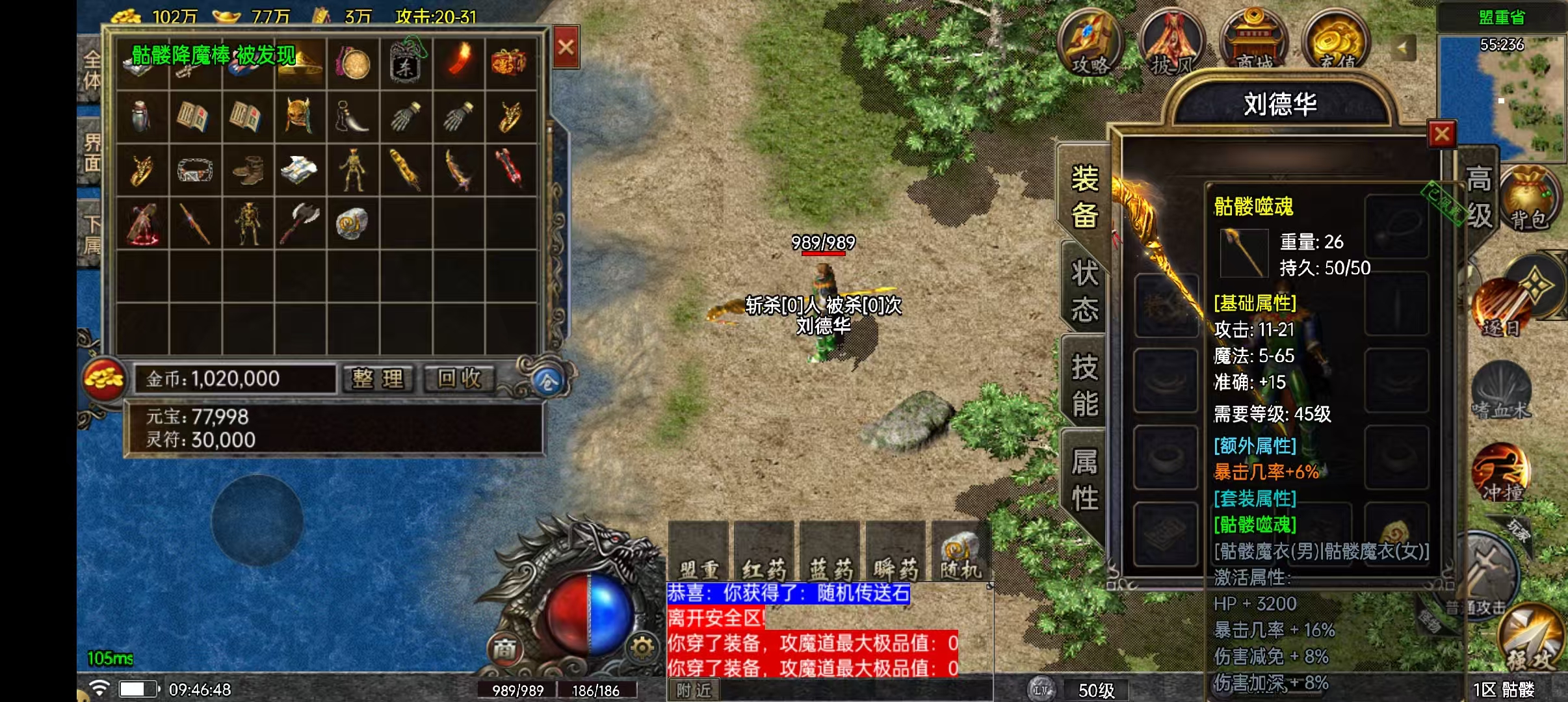This screenshot has height=702, width=1568.
Task: Switch to the 技能 skills tab
Action: coord(1084,385)
